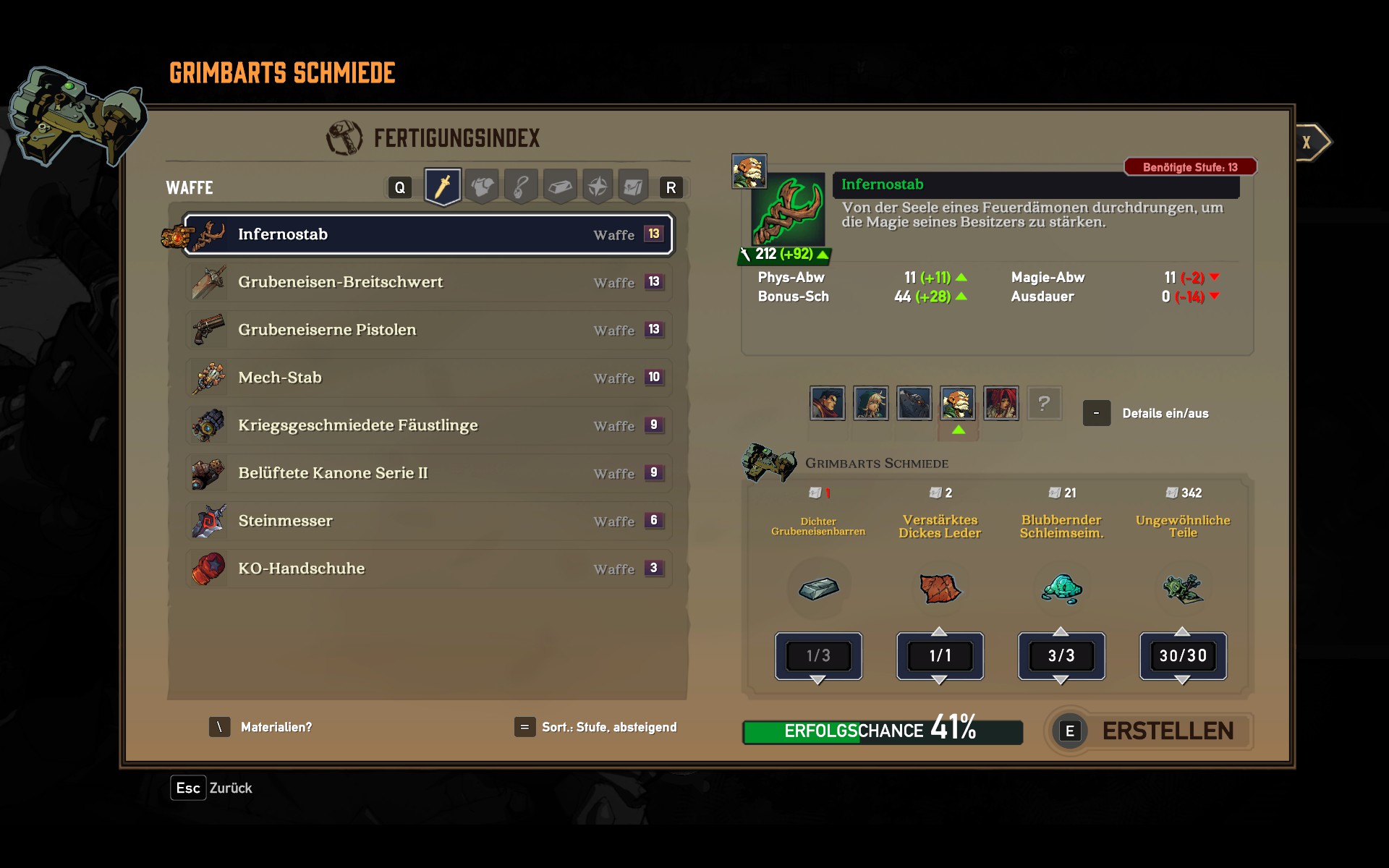Switch to the armor category tab
The height and width of the screenshot is (868, 1389).
[x=482, y=187]
